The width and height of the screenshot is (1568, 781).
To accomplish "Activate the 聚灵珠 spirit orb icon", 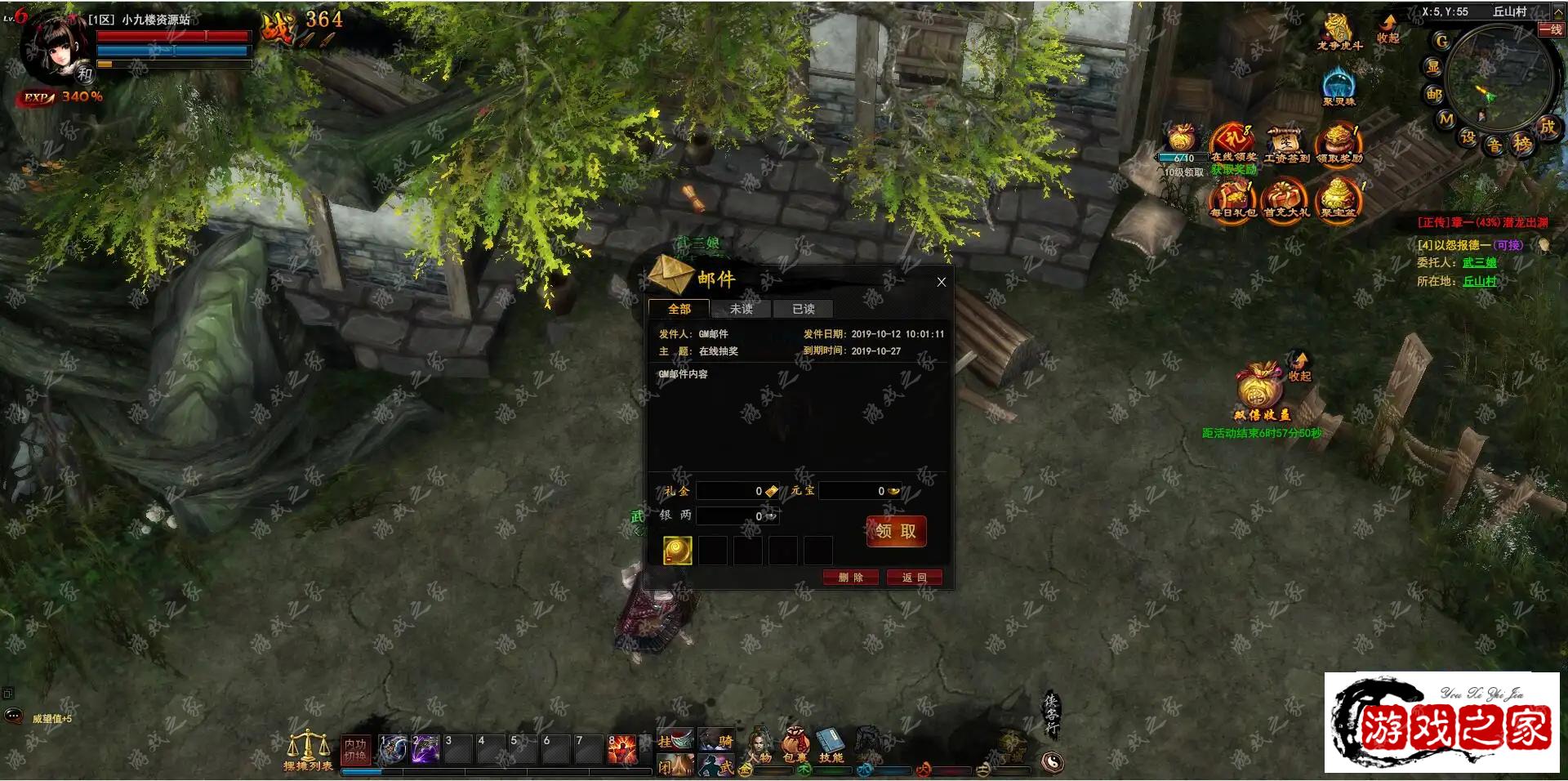I will [1338, 86].
